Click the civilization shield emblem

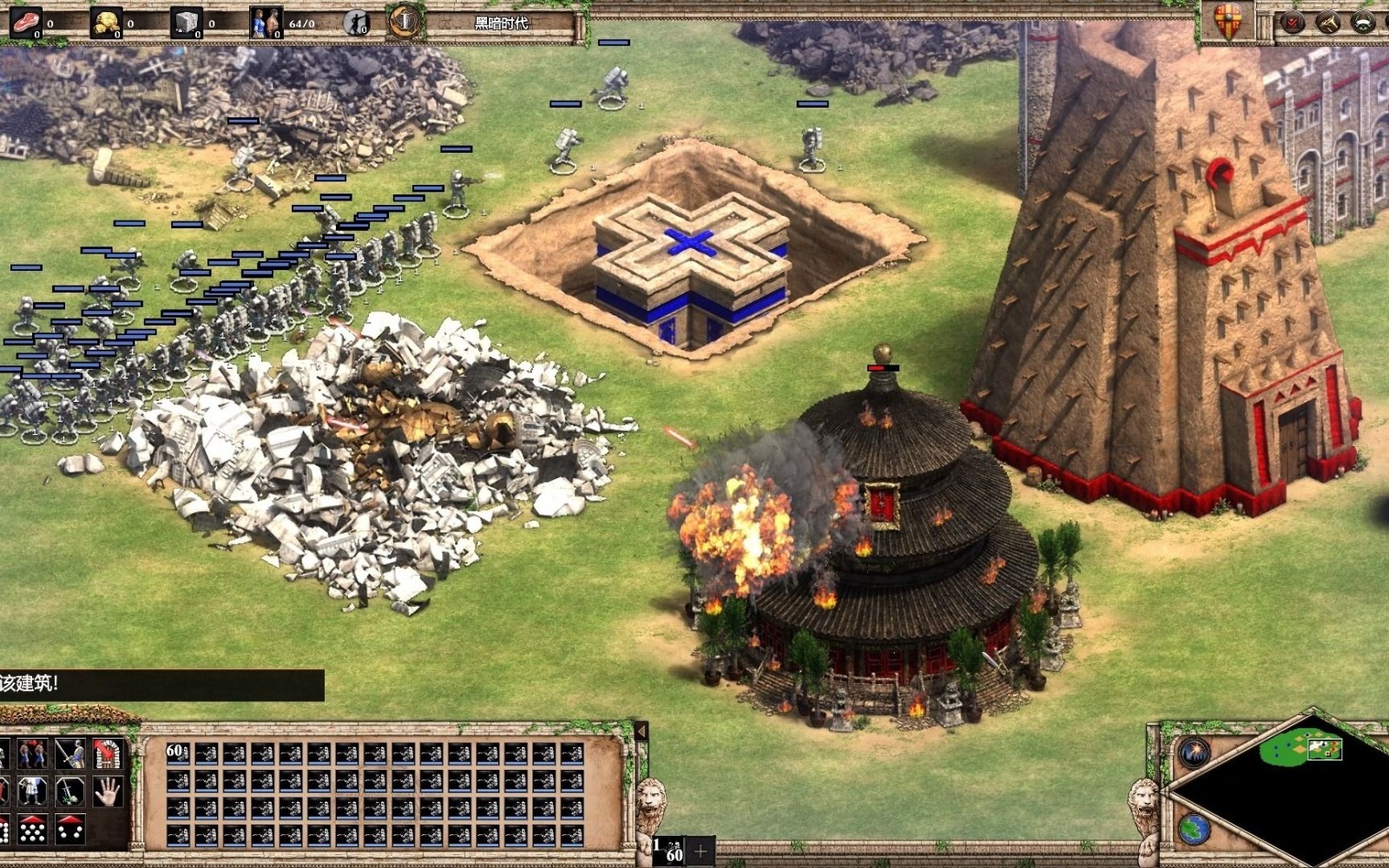pos(1228,22)
